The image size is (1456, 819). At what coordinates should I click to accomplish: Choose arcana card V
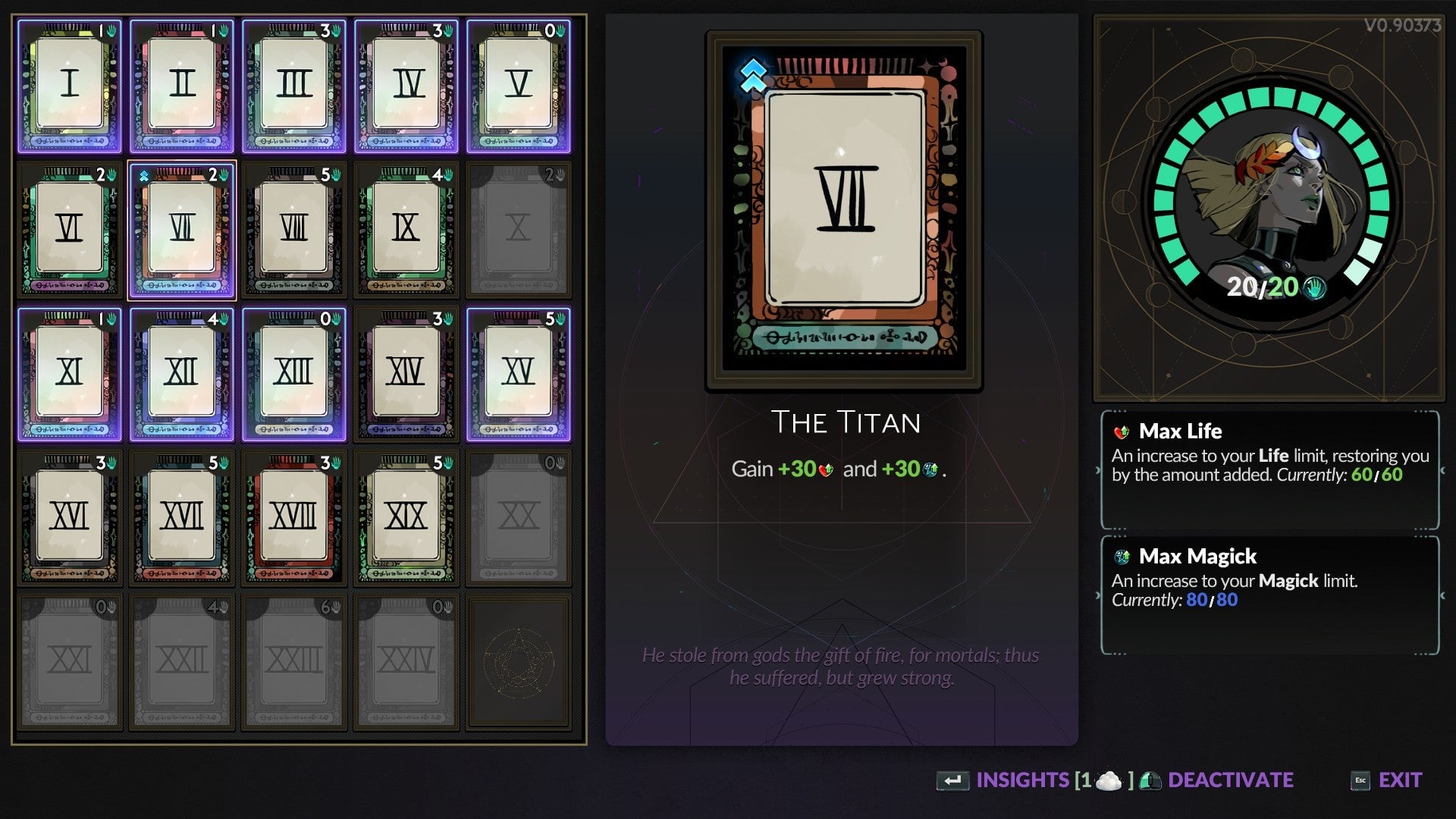click(519, 86)
